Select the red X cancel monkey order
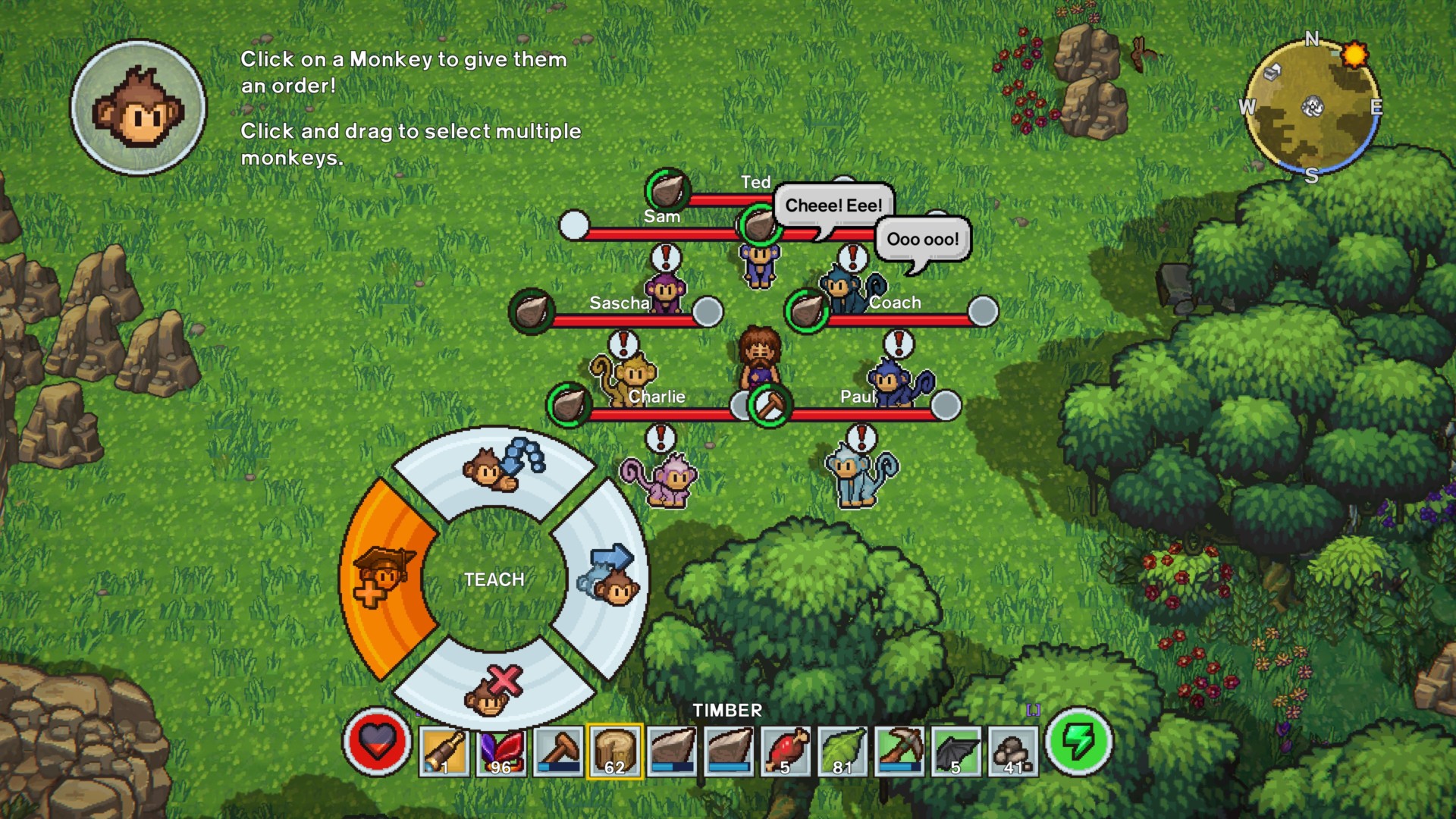The image size is (1456, 819). click(493, 690)
